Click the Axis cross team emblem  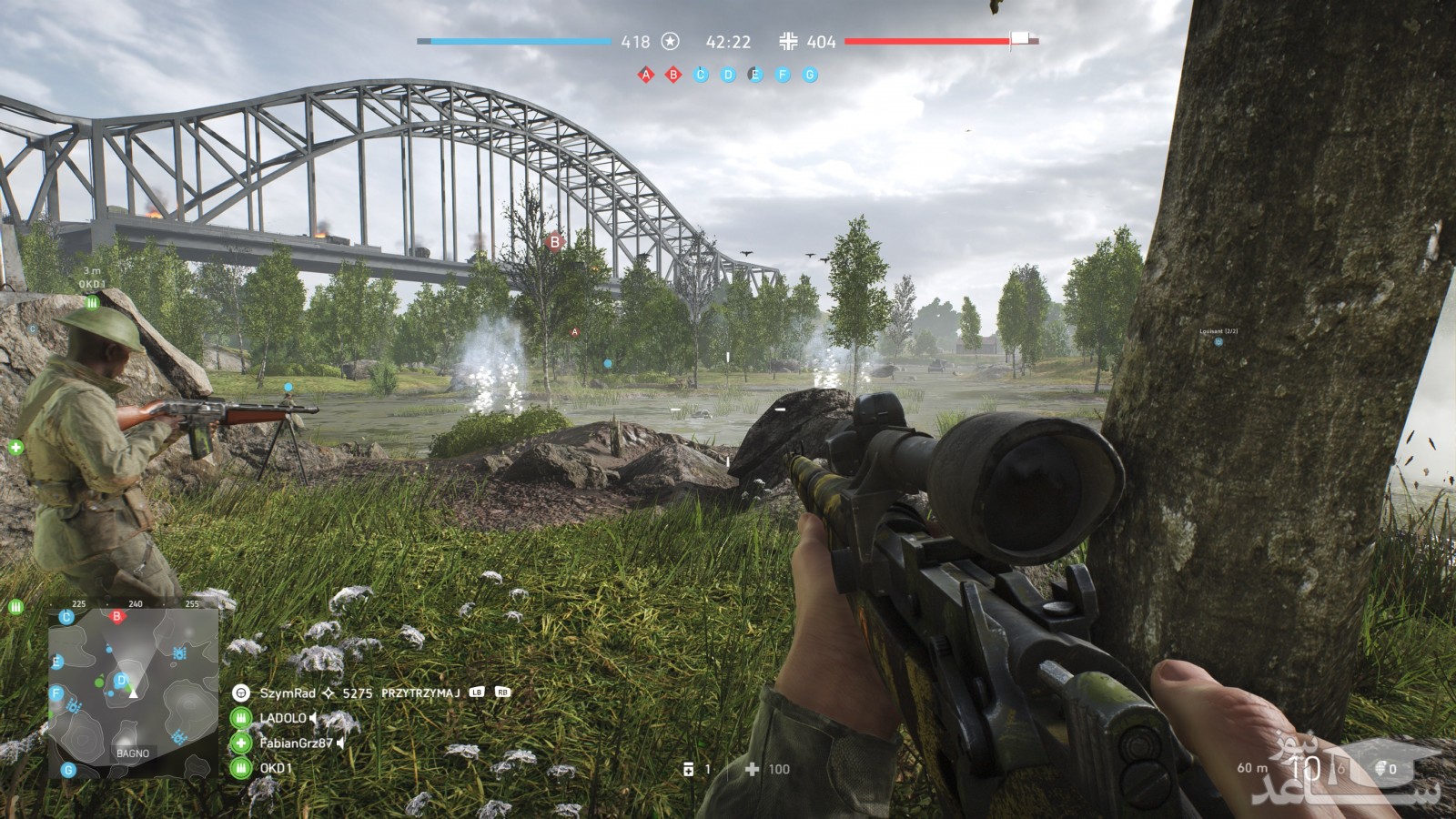(x=789, y=42)
